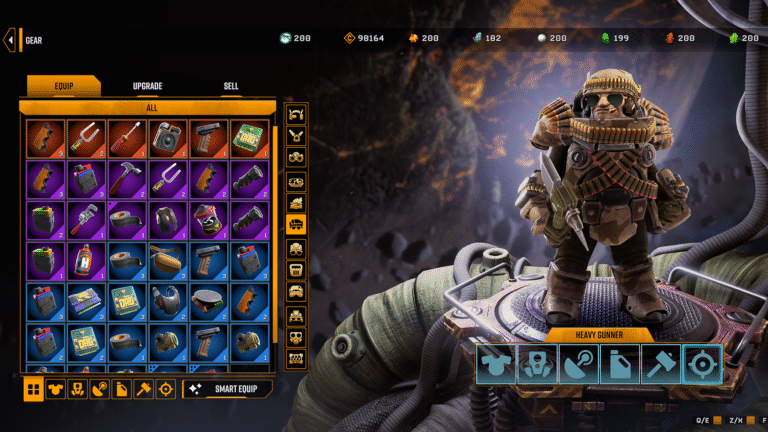Select the Equip tab
The image size is (768, 432).
[x=63, y=87]
